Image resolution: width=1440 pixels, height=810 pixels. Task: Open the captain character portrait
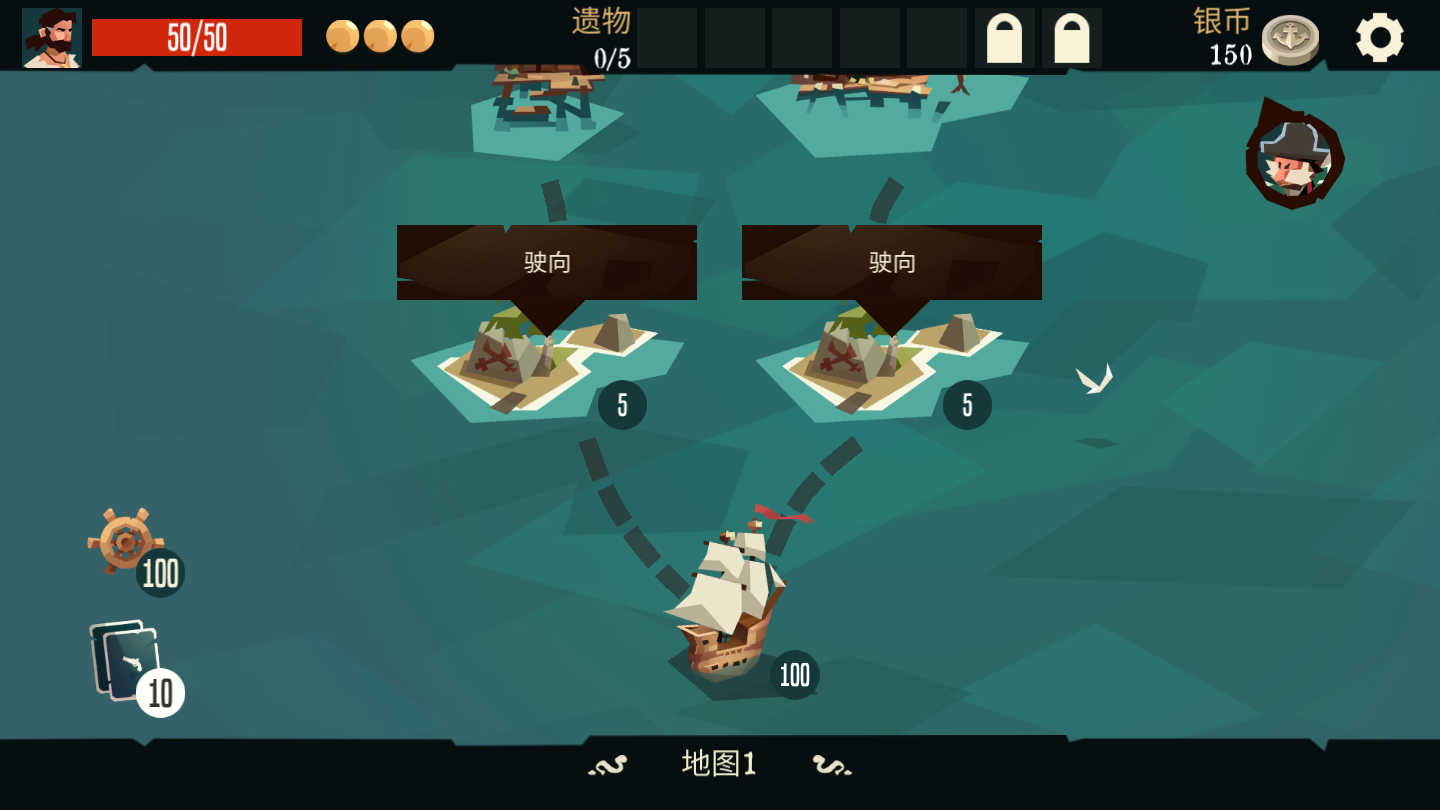pyautogui.click(x=50, y=37)
